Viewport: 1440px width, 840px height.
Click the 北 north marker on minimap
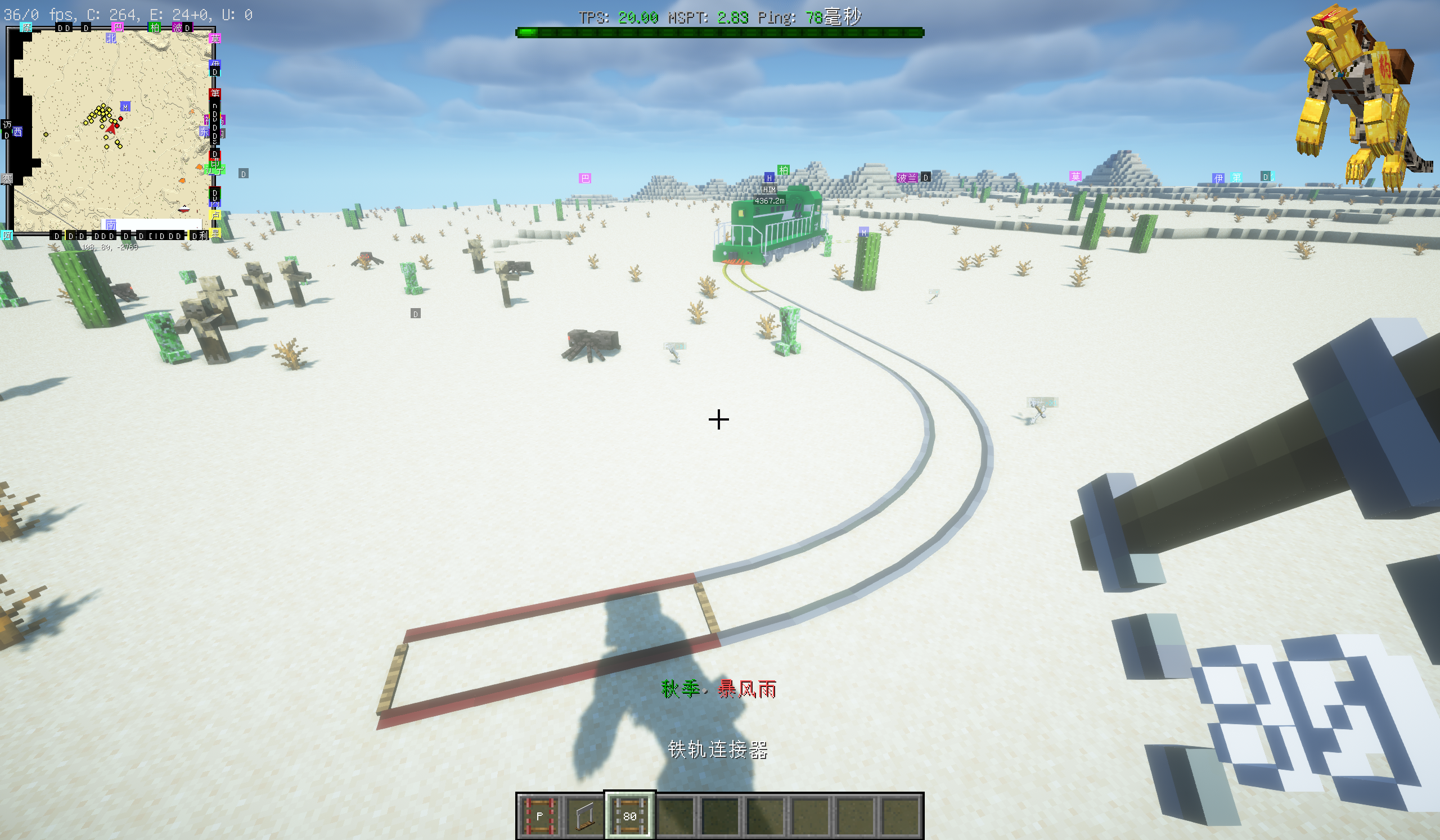(x=111, y=38)
